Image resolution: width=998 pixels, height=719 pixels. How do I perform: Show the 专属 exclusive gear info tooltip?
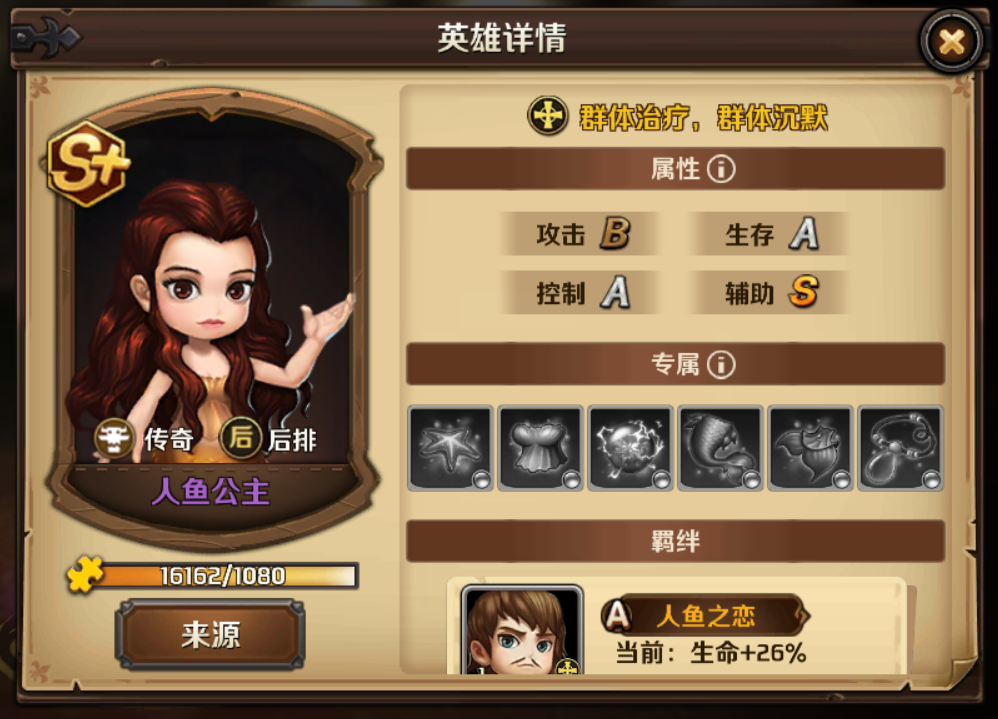[x=721, y=365]
